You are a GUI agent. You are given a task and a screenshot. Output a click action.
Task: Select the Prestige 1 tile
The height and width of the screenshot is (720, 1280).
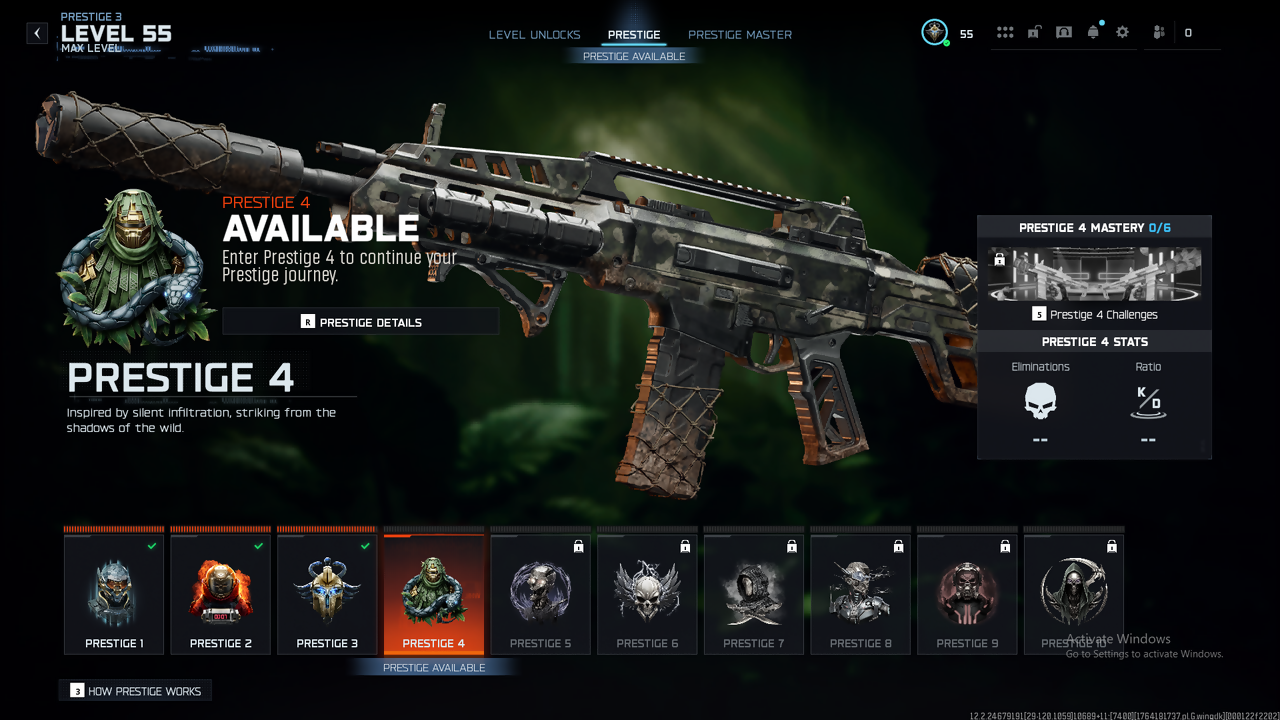click(114, 595)
